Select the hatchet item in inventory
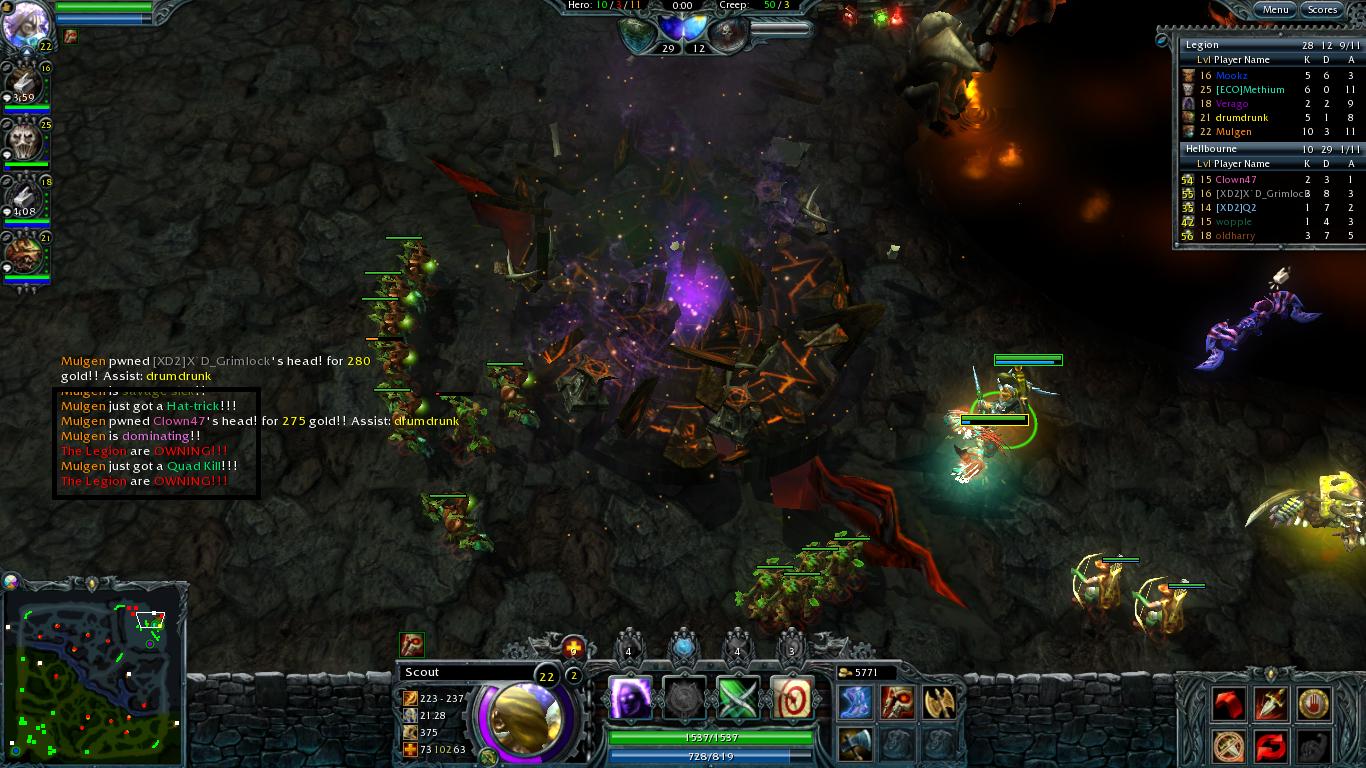This screenshot has width=1366, height=768. 856,745
